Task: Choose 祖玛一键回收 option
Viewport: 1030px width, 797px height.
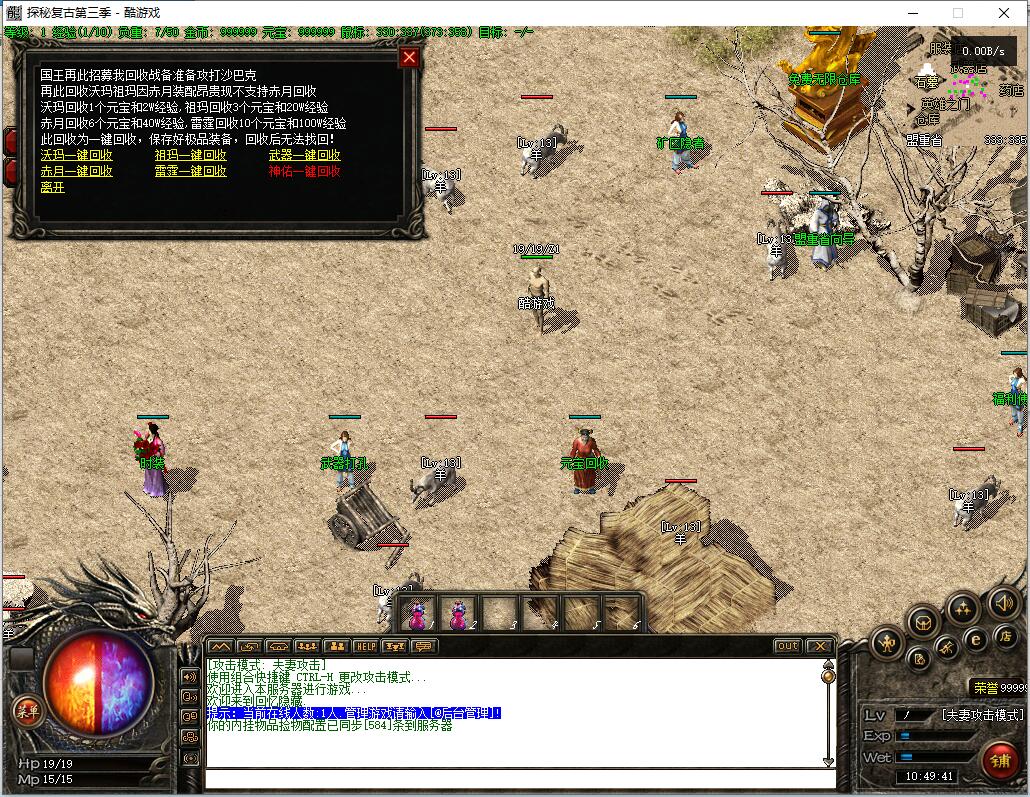Action: pos(190,155)
